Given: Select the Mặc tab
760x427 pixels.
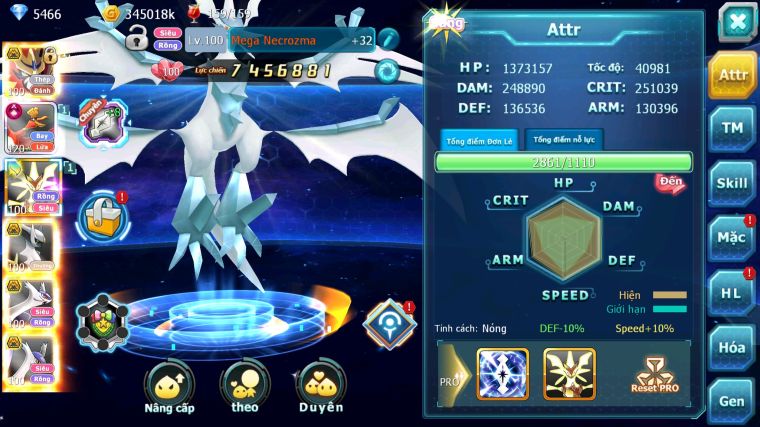Looking at the screenshot, I should (732, 239).
